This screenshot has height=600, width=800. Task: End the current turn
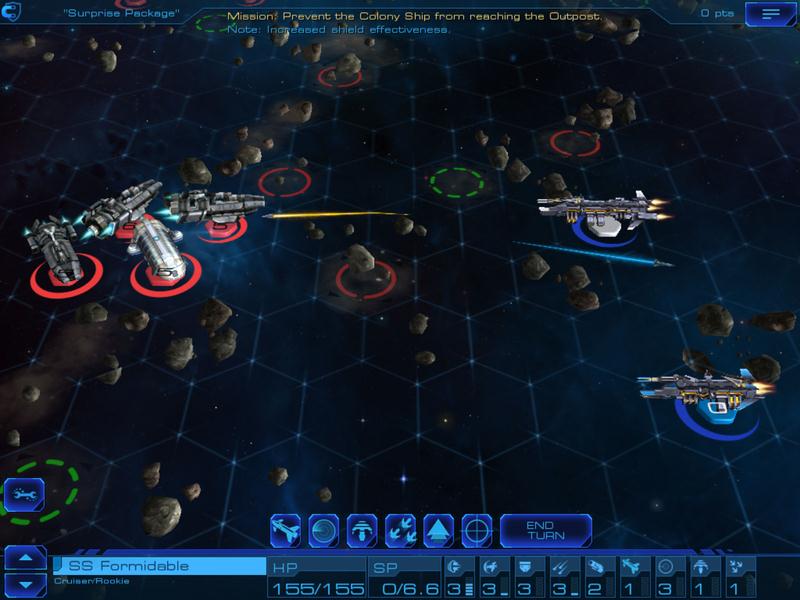tap(545, 530)
